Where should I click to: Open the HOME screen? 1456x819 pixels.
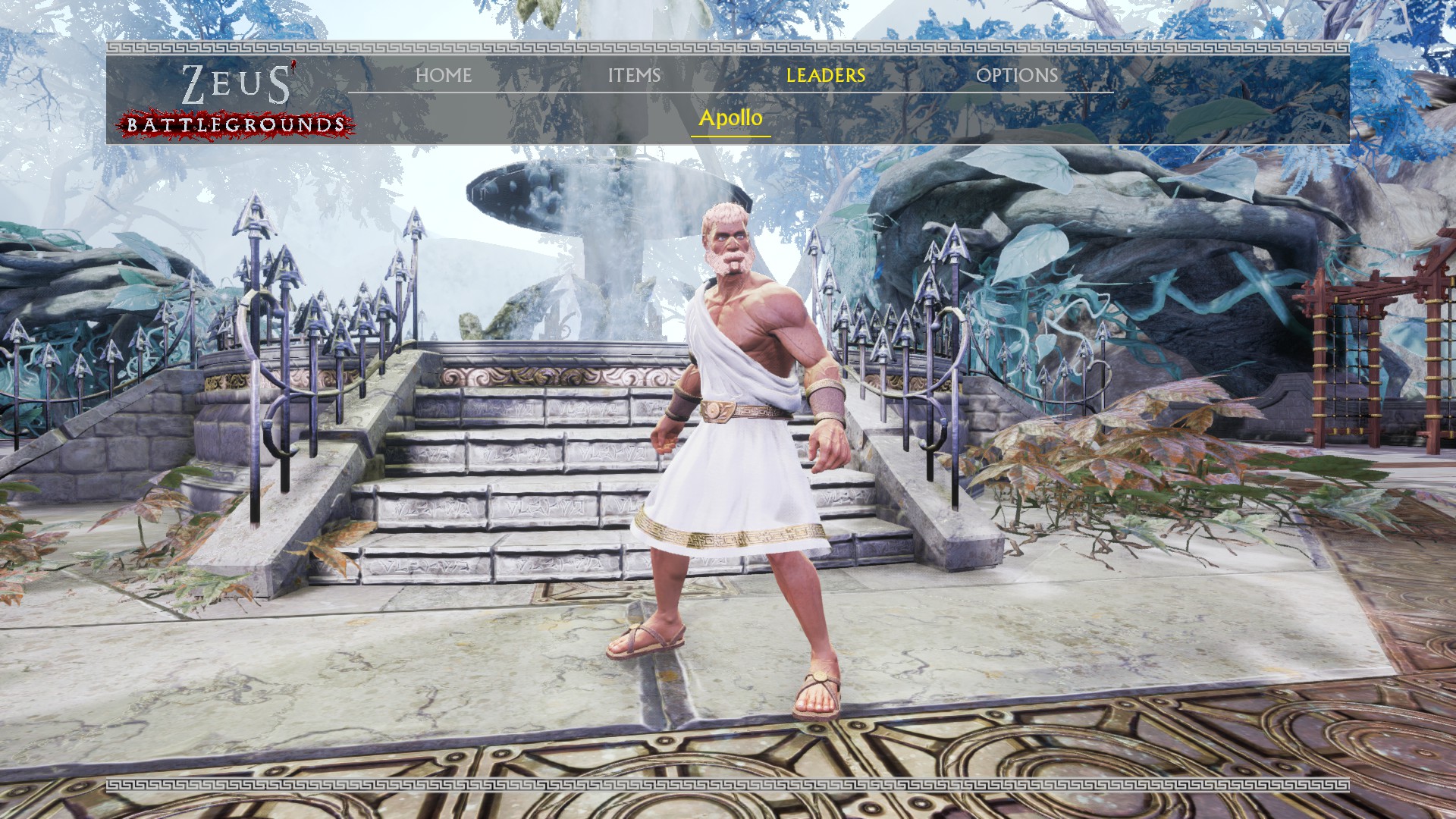click(444, 76)
